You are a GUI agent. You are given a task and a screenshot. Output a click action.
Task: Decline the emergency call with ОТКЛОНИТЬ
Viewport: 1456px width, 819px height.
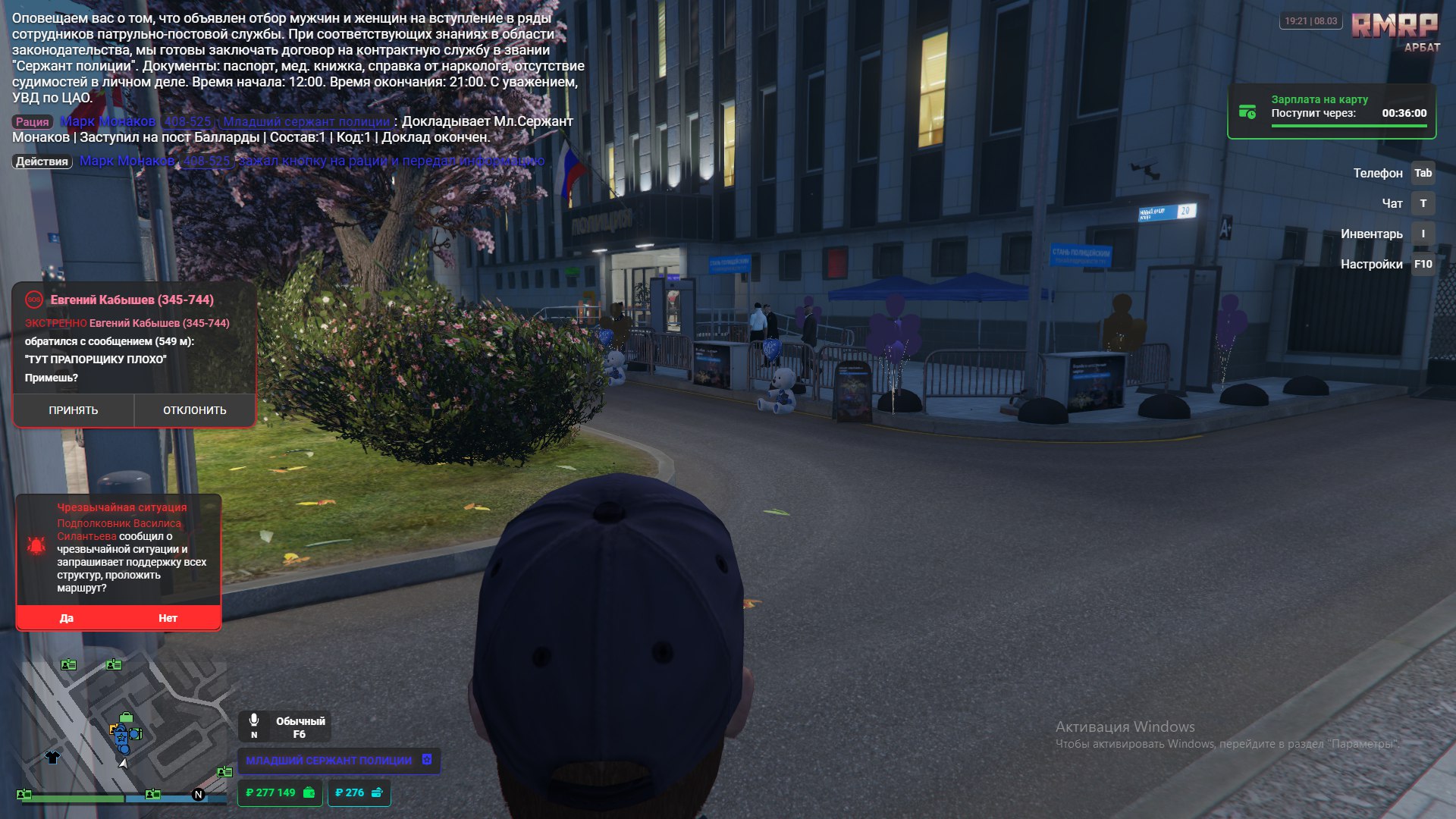195,410
